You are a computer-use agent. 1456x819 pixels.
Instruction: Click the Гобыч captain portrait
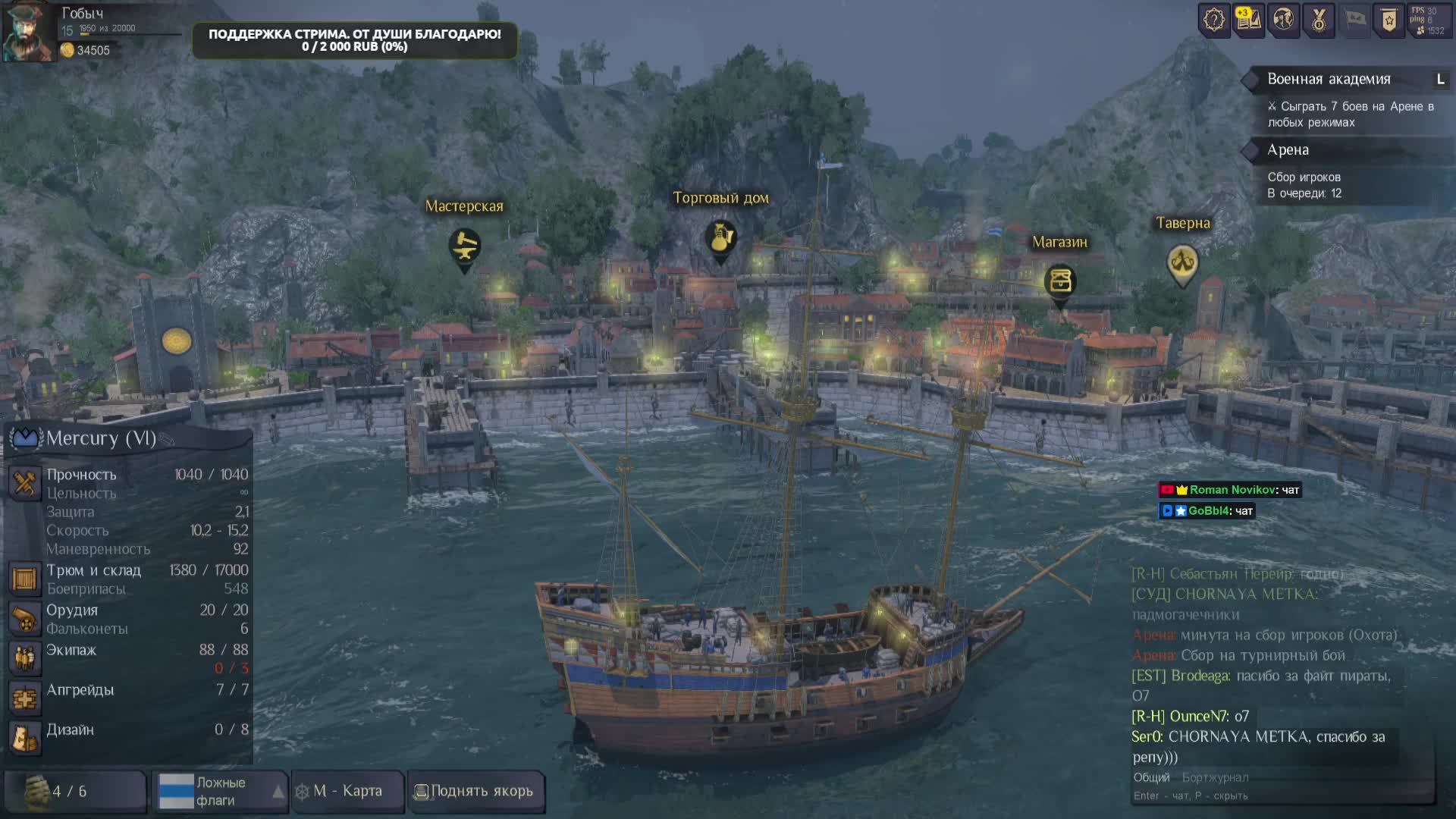(29, 32)
